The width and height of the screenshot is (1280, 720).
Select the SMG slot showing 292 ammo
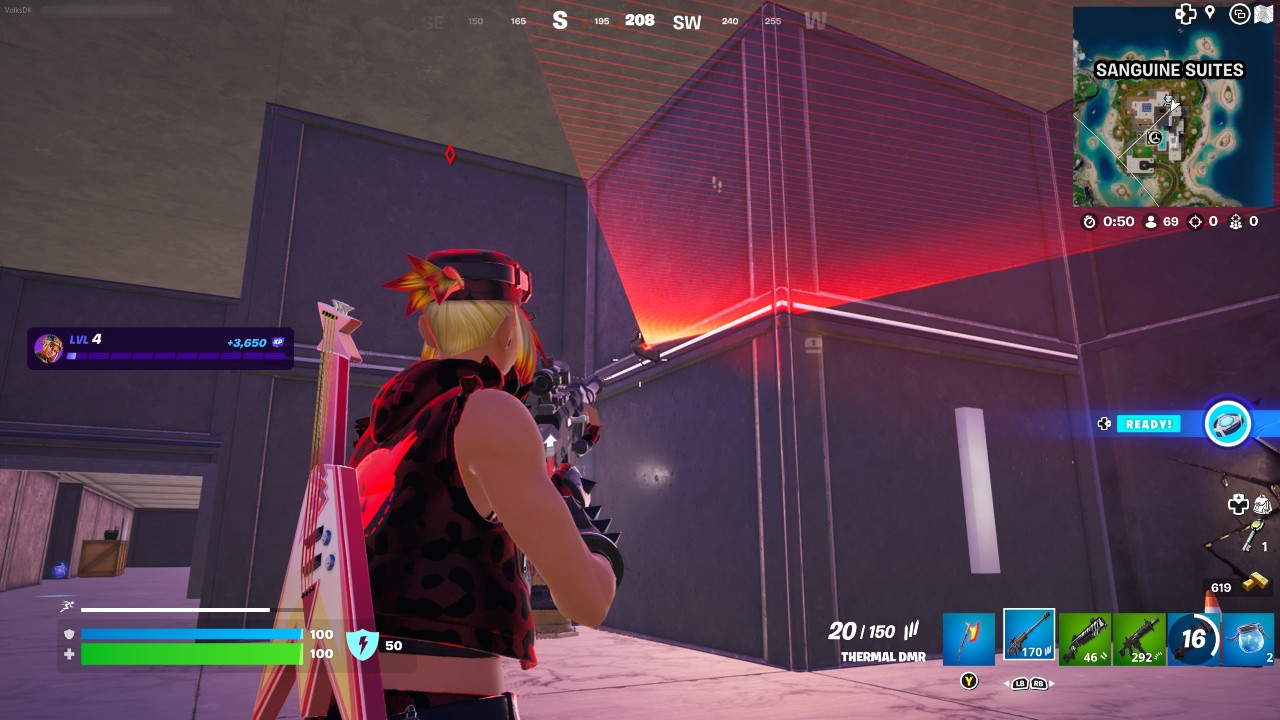1140,635
